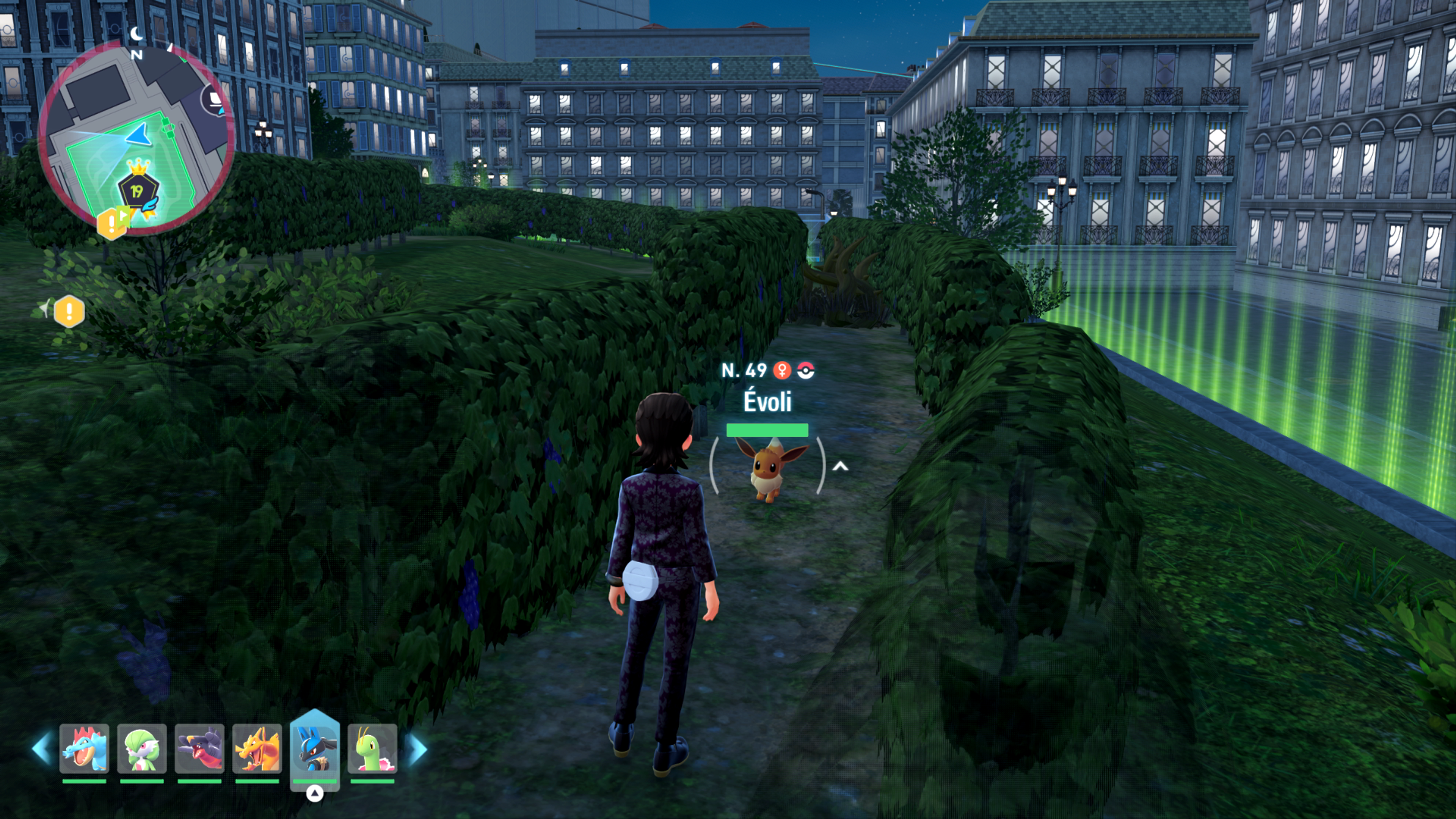Select the crowned 19 badge on minimap
The width and height of the screenshot is (1456, 819).
coord(137,189)
